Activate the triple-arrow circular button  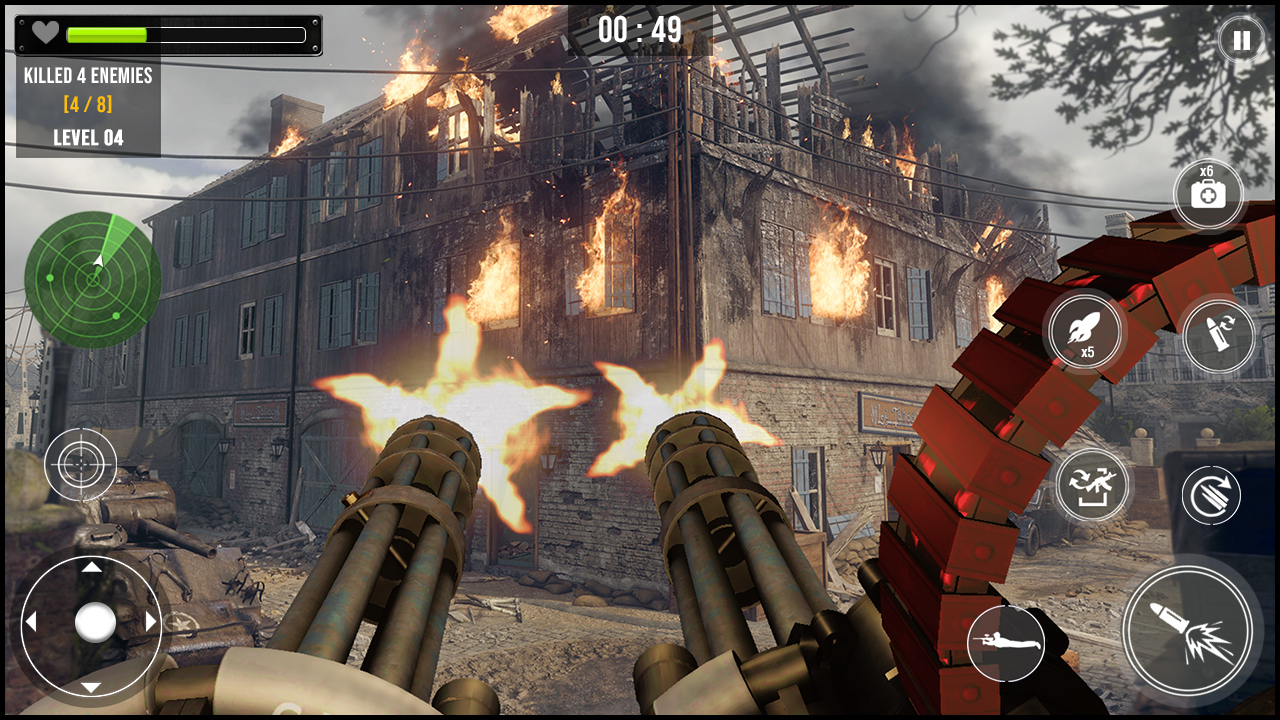[1211, 495]
